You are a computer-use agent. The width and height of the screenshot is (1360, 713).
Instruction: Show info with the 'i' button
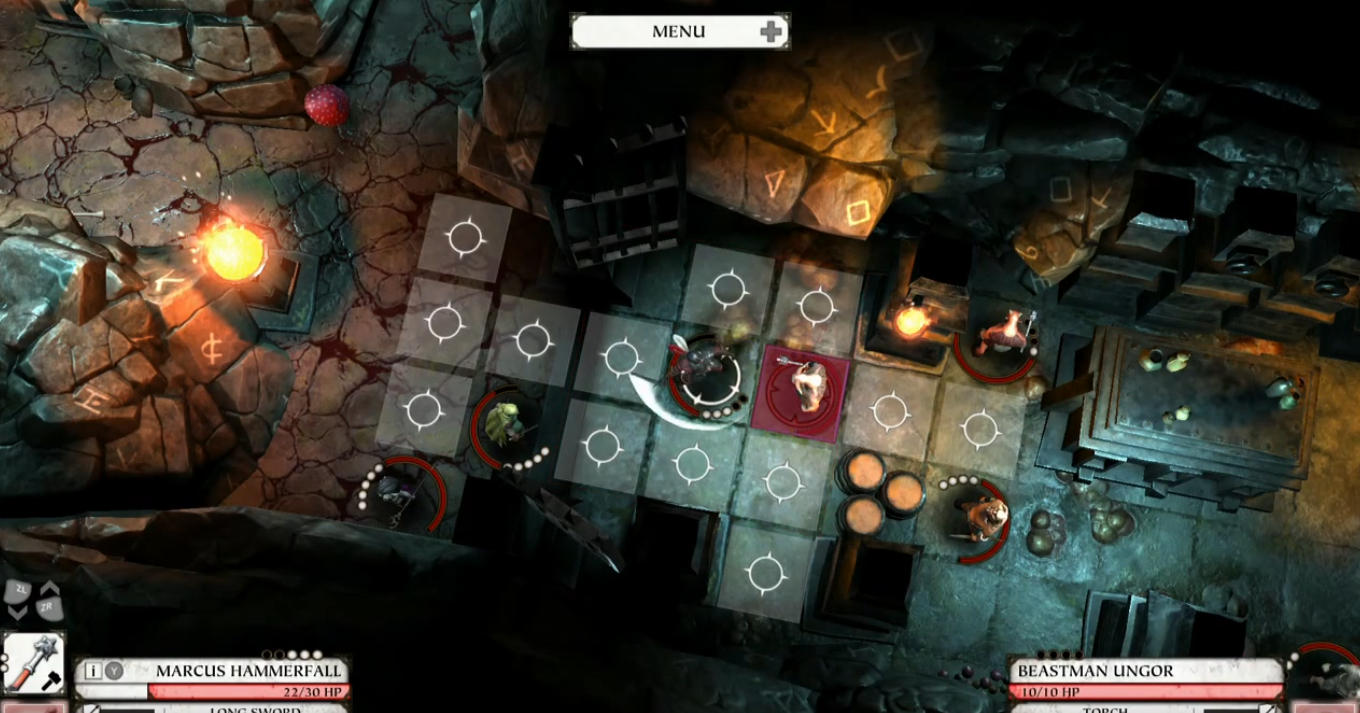click(x=93, y=671)
